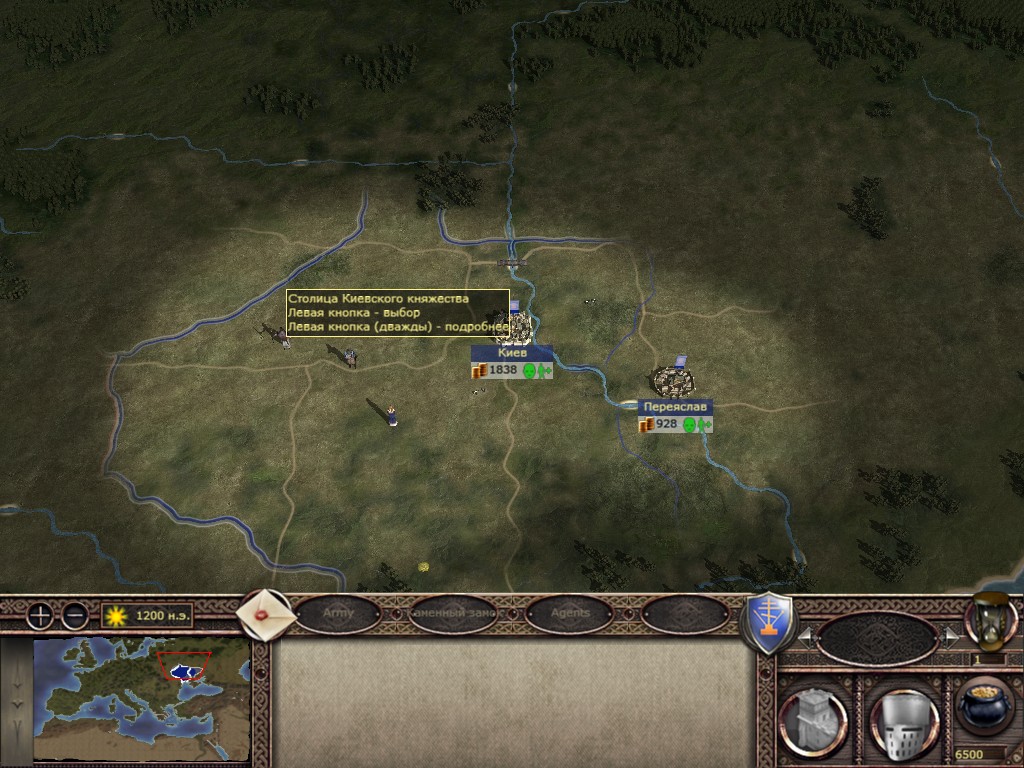Open the recruitment knight helmet button

point(904,717)
